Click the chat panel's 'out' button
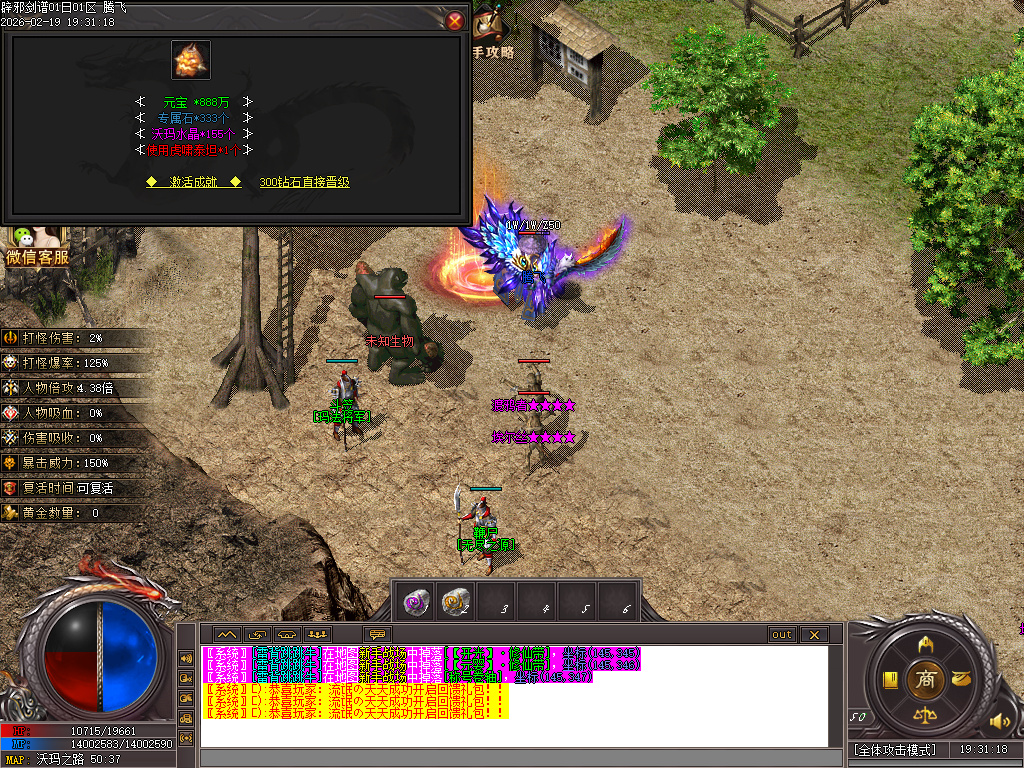The image size is (1024, 768). tap(781, 634)
